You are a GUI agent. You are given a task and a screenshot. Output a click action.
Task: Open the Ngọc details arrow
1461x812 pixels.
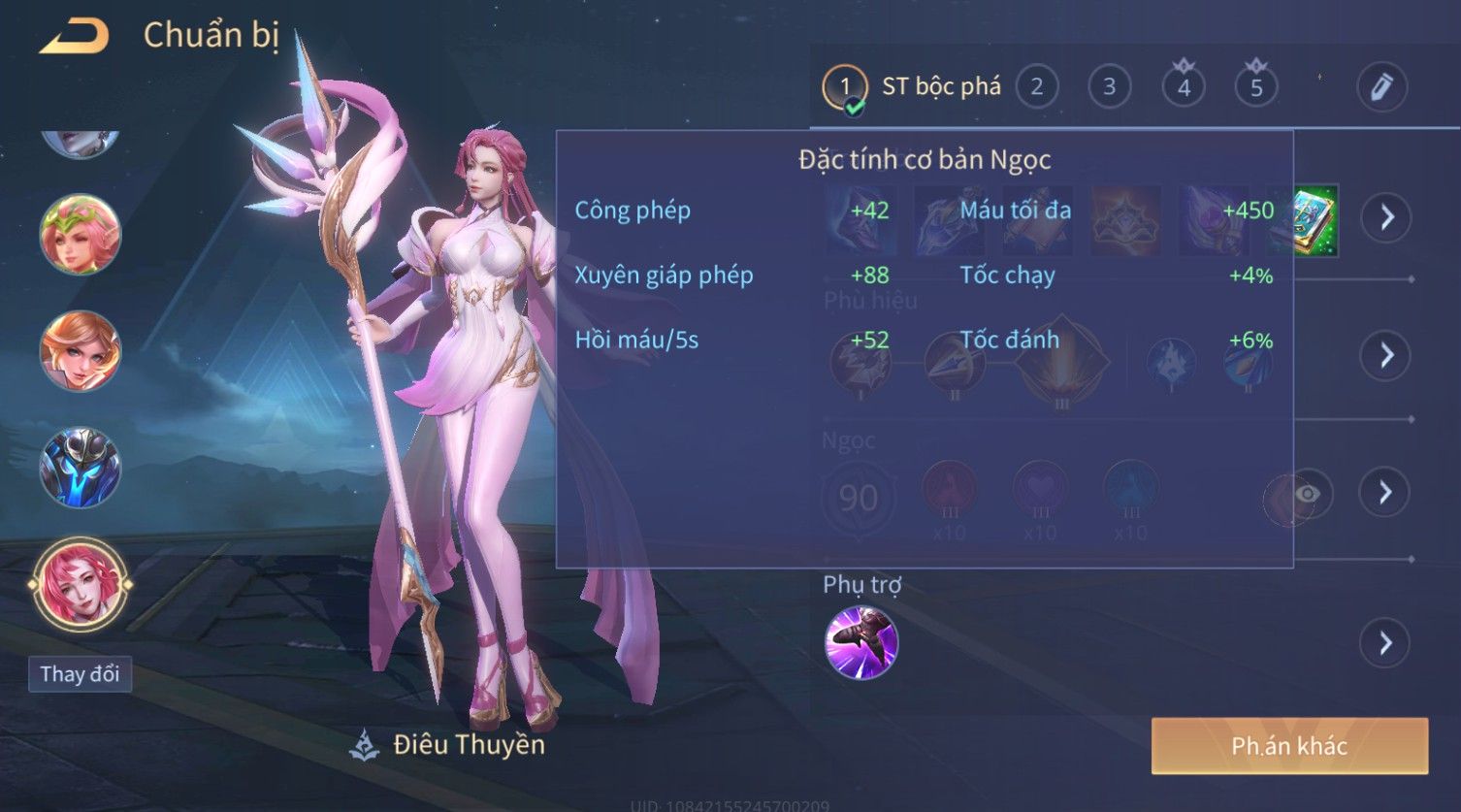(x=1385, y=493)
